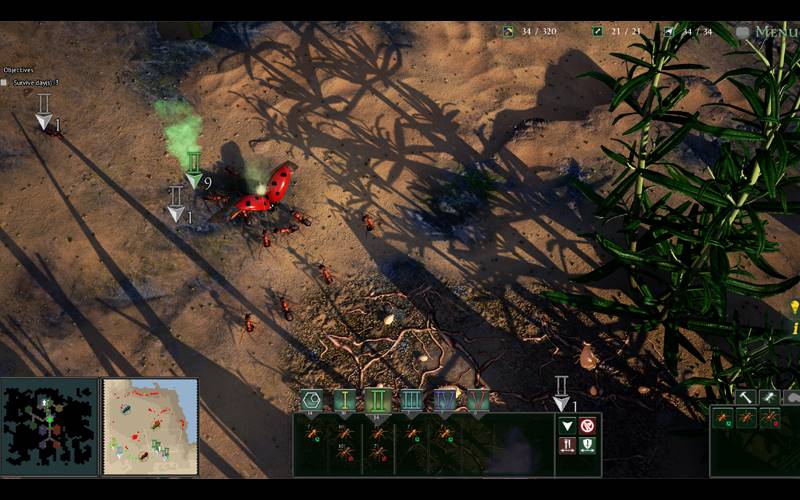This screenshot has height=500, width=800.
Task: Toggle the shield alert behavior button
Action: point(587,445)
